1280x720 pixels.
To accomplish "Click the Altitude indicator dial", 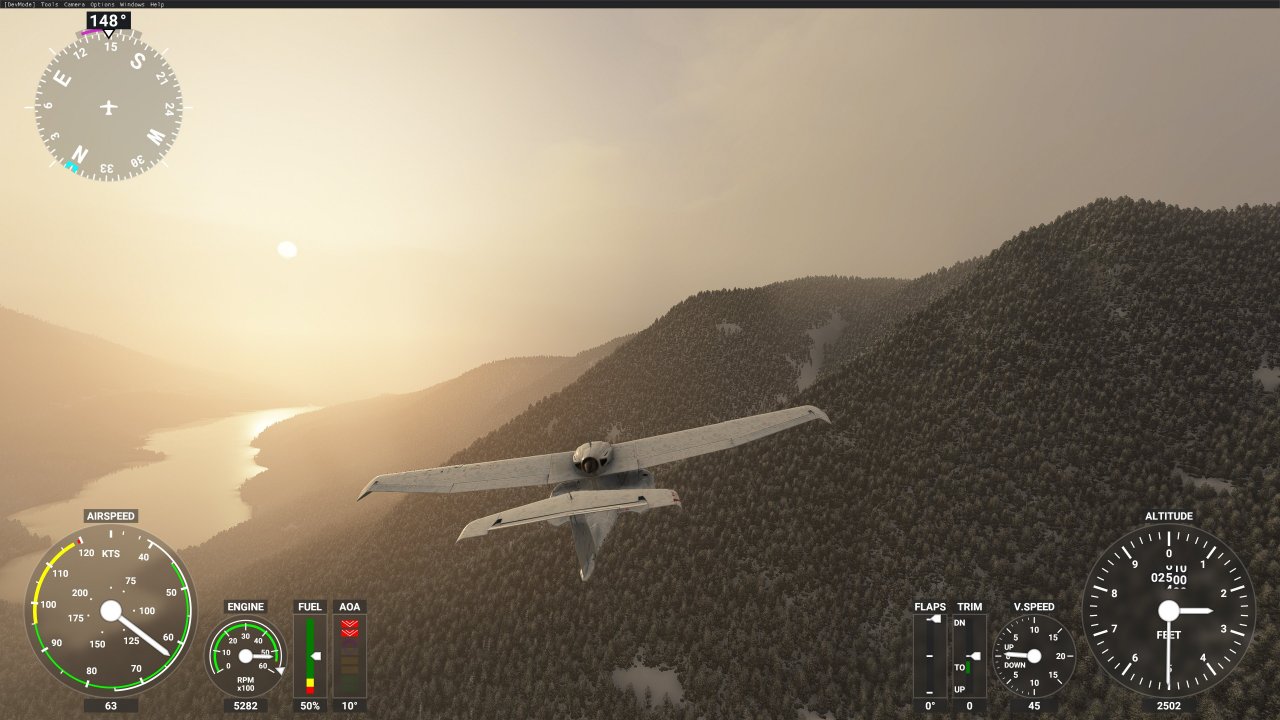I will coord(1170,610).
